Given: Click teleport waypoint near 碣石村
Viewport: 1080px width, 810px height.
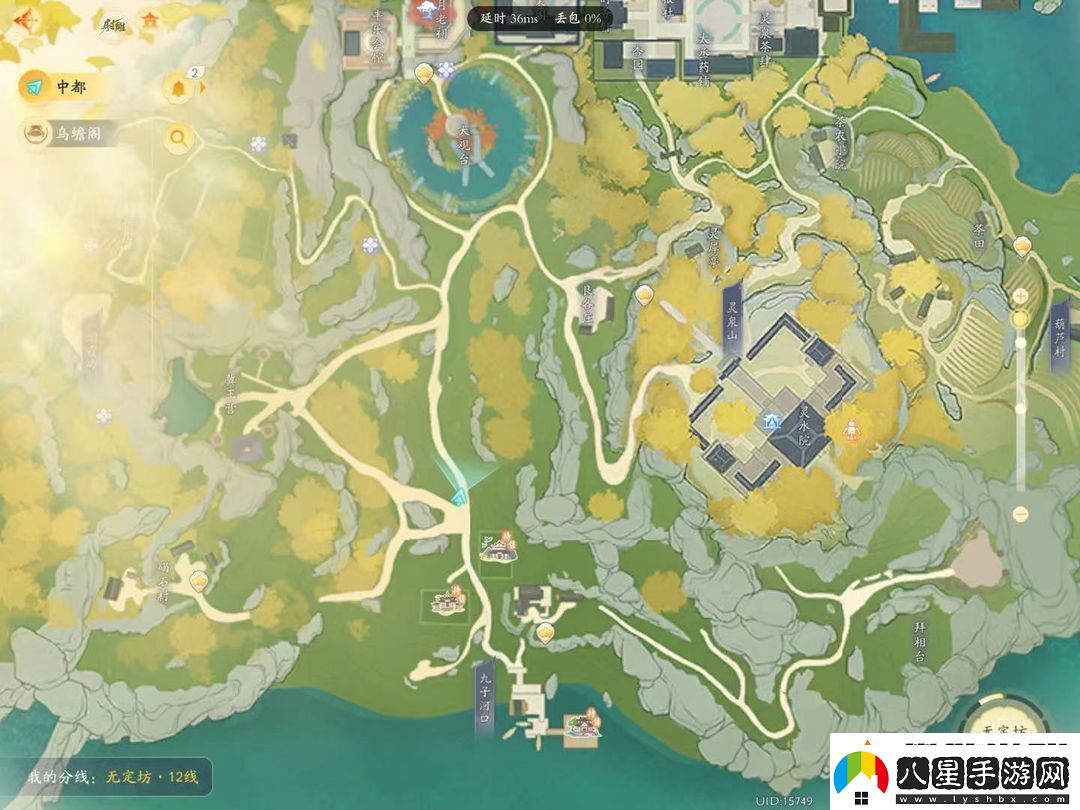Looking at the screenshot, I should [199, 579].
